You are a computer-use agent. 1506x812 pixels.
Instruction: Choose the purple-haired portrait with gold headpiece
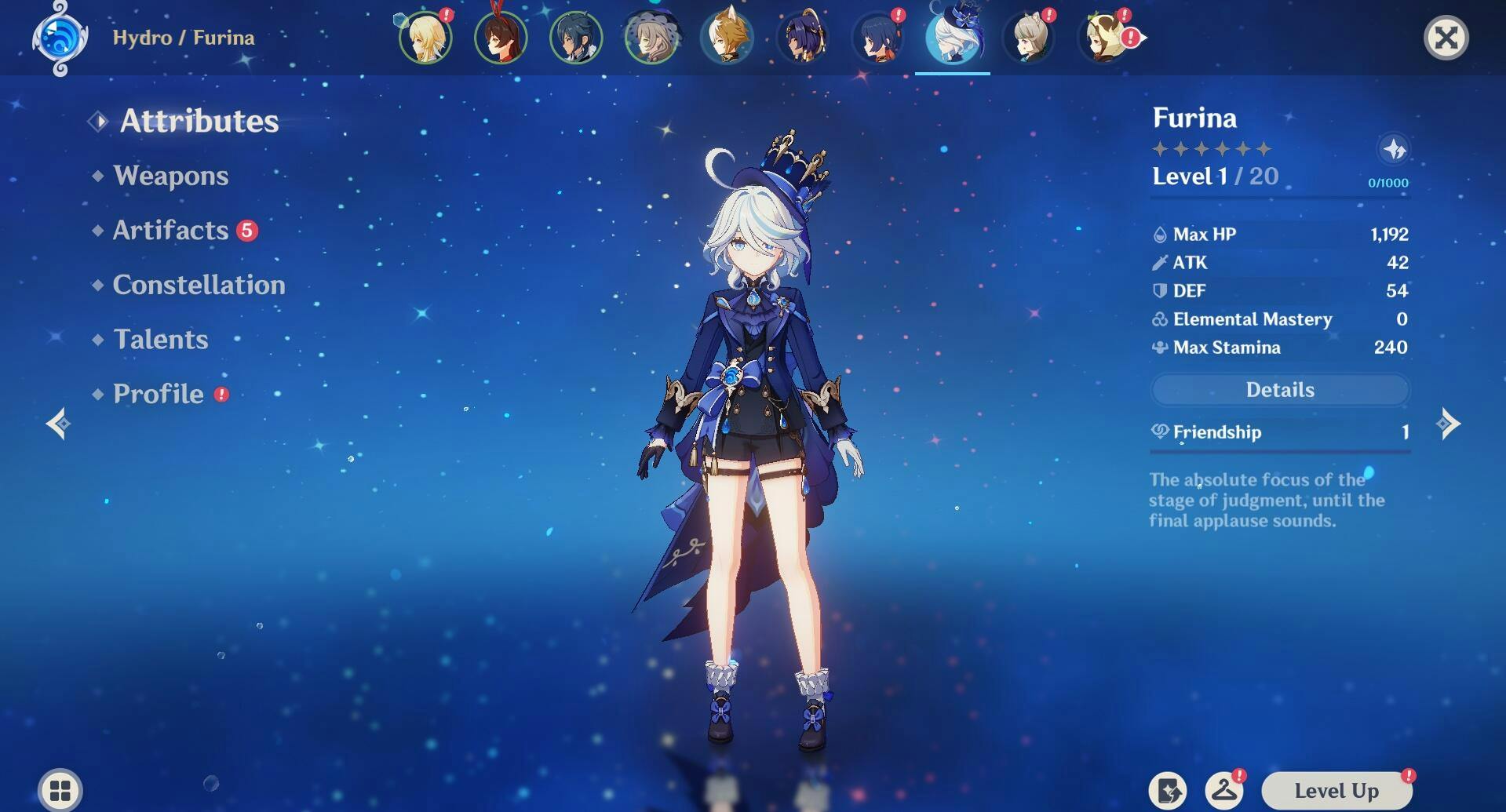point(802,38)
